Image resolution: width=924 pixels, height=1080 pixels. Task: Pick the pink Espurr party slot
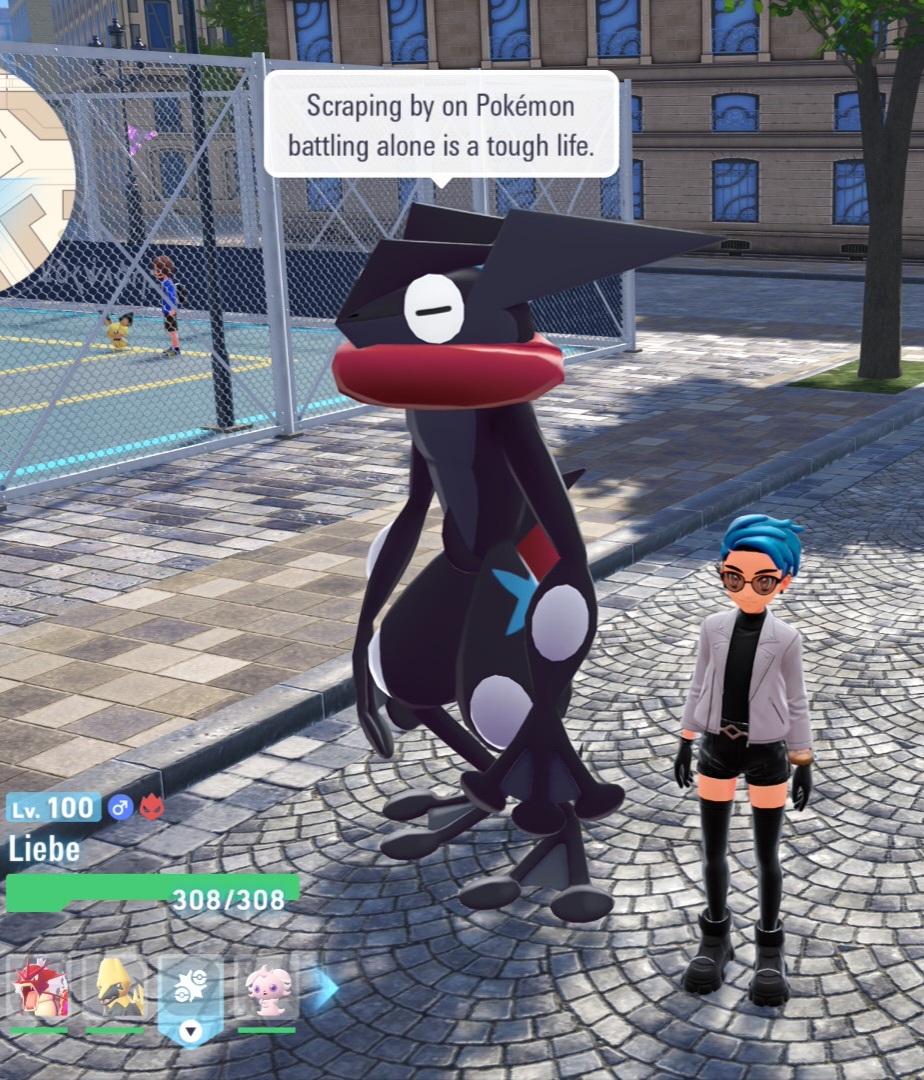(267, 988)
